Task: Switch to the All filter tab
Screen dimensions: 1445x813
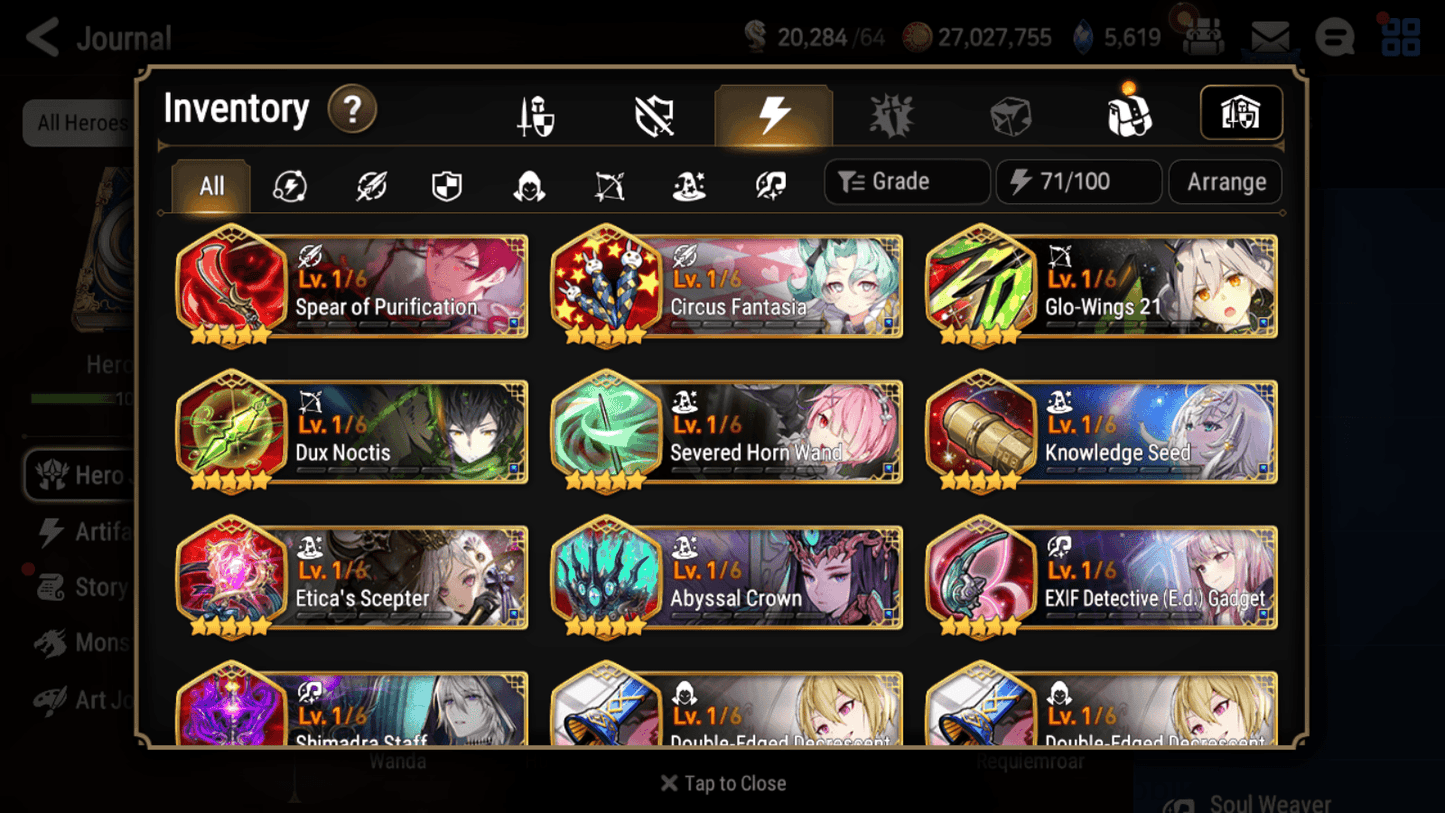Action: coord(210,186)
